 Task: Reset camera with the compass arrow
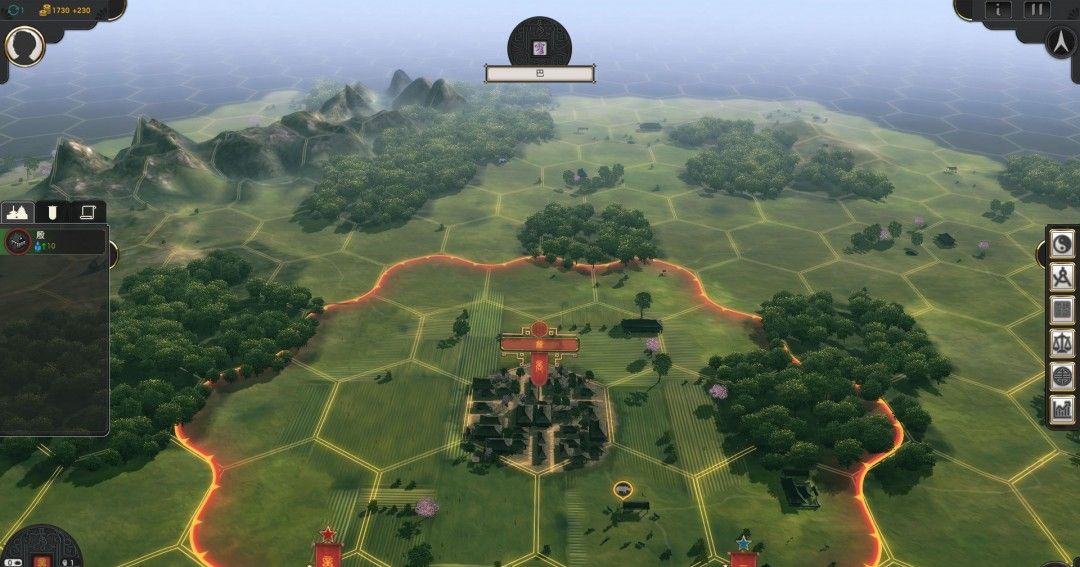[1060, 42]
